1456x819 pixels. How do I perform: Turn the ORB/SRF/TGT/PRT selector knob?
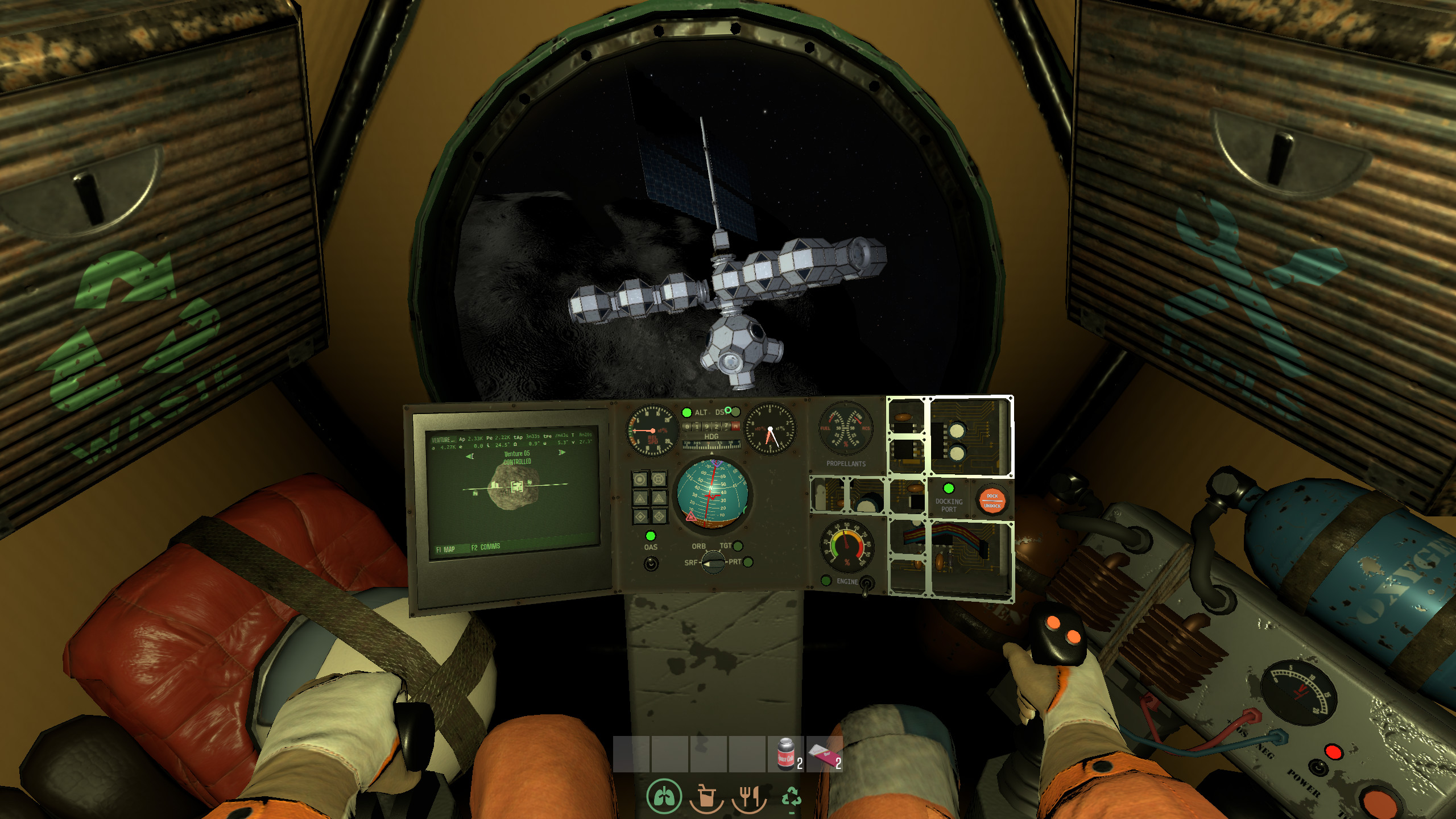713,562
